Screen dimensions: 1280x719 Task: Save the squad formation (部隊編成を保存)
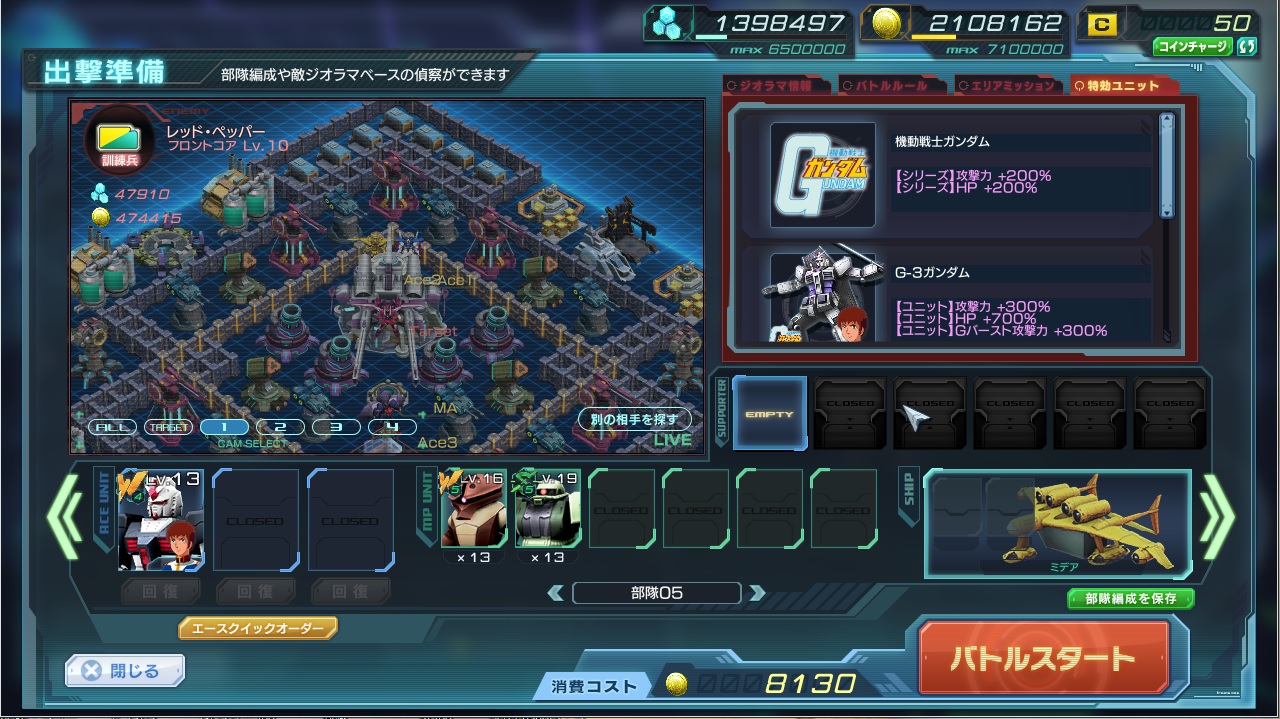[1130, 599]
